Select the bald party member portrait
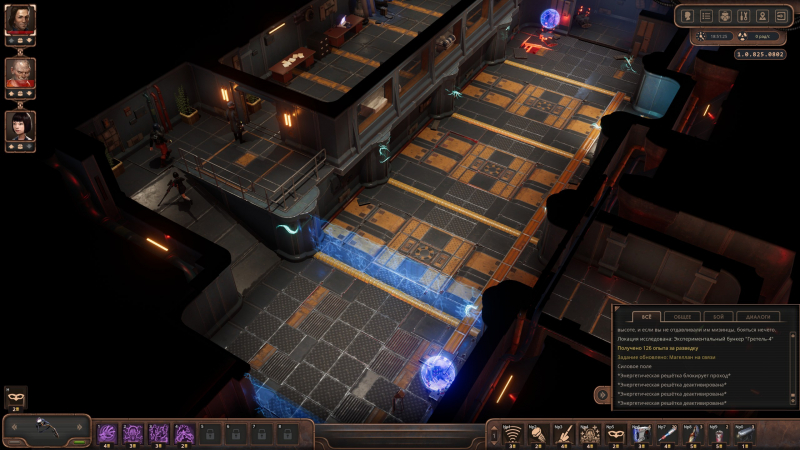This screenshot has width=800, height=450. coord(20,72)
